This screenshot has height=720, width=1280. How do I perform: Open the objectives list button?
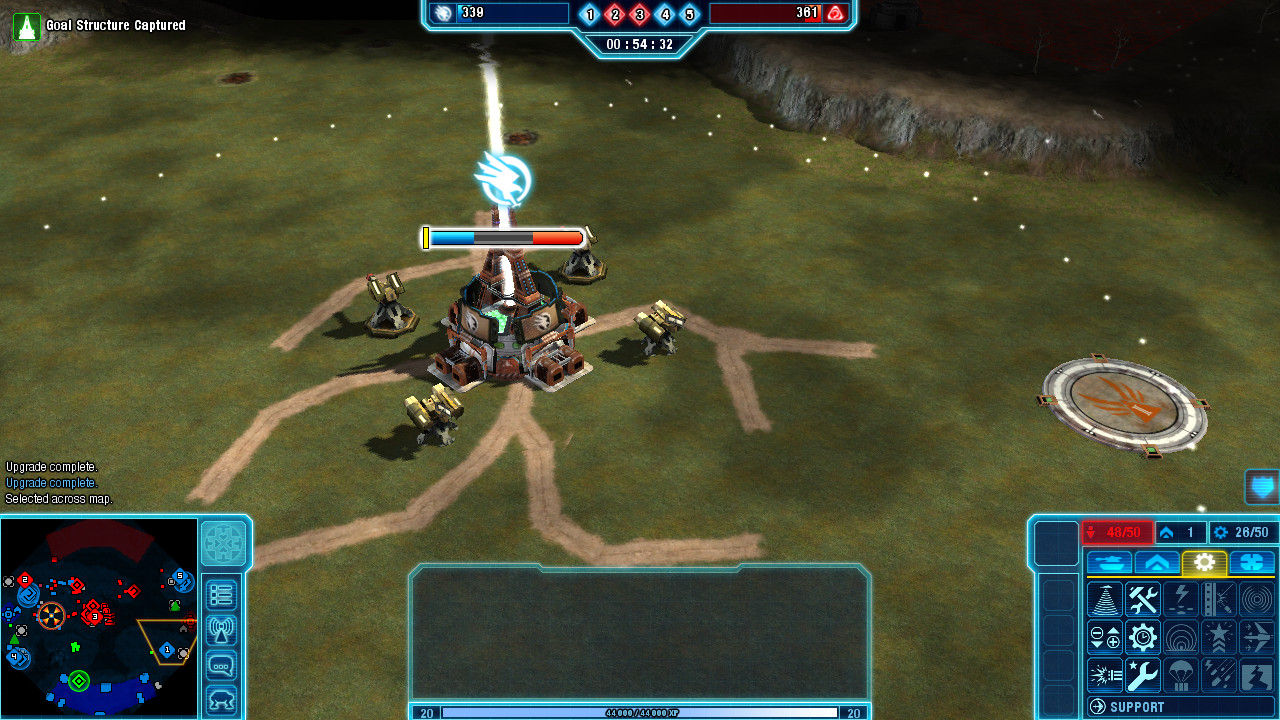tap(221, 595)
